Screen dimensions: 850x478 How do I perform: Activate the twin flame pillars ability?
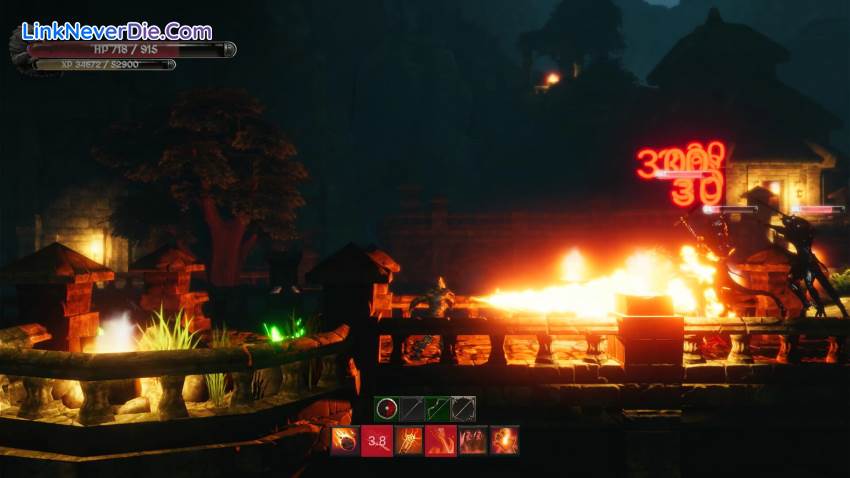coord(472,440)
